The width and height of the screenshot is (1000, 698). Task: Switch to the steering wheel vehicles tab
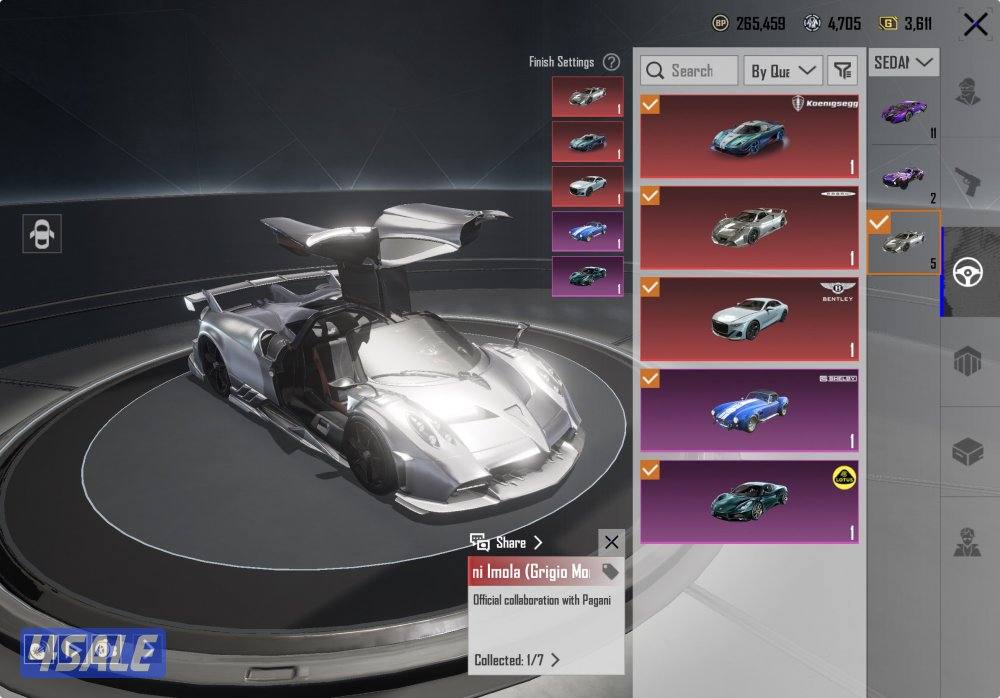coord(969,272)
